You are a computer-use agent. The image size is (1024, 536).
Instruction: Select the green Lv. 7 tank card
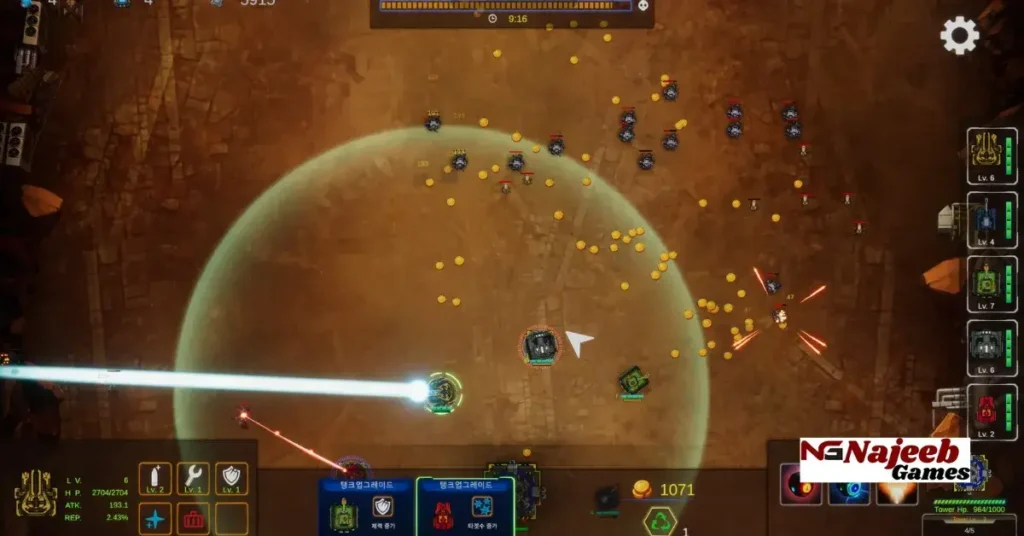[991, 284]
